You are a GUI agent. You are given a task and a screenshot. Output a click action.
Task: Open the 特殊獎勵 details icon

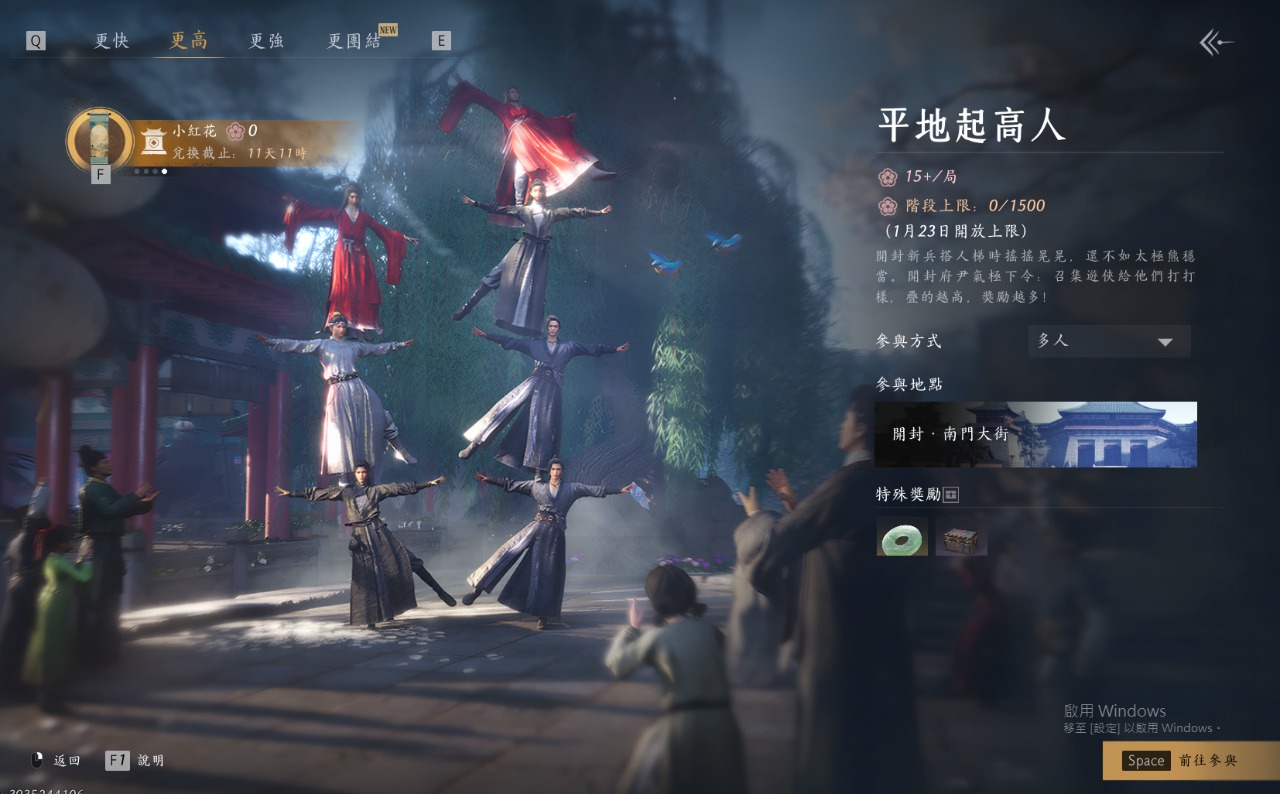click(x=951, y=495)
